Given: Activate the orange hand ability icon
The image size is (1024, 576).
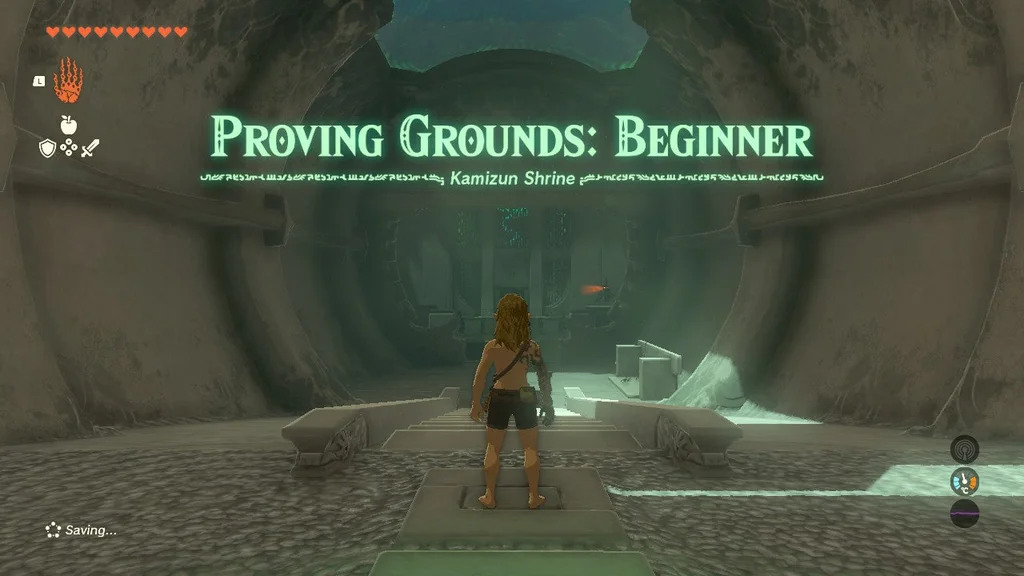Looking at the screenshot, I should click(x=68, y=82).
